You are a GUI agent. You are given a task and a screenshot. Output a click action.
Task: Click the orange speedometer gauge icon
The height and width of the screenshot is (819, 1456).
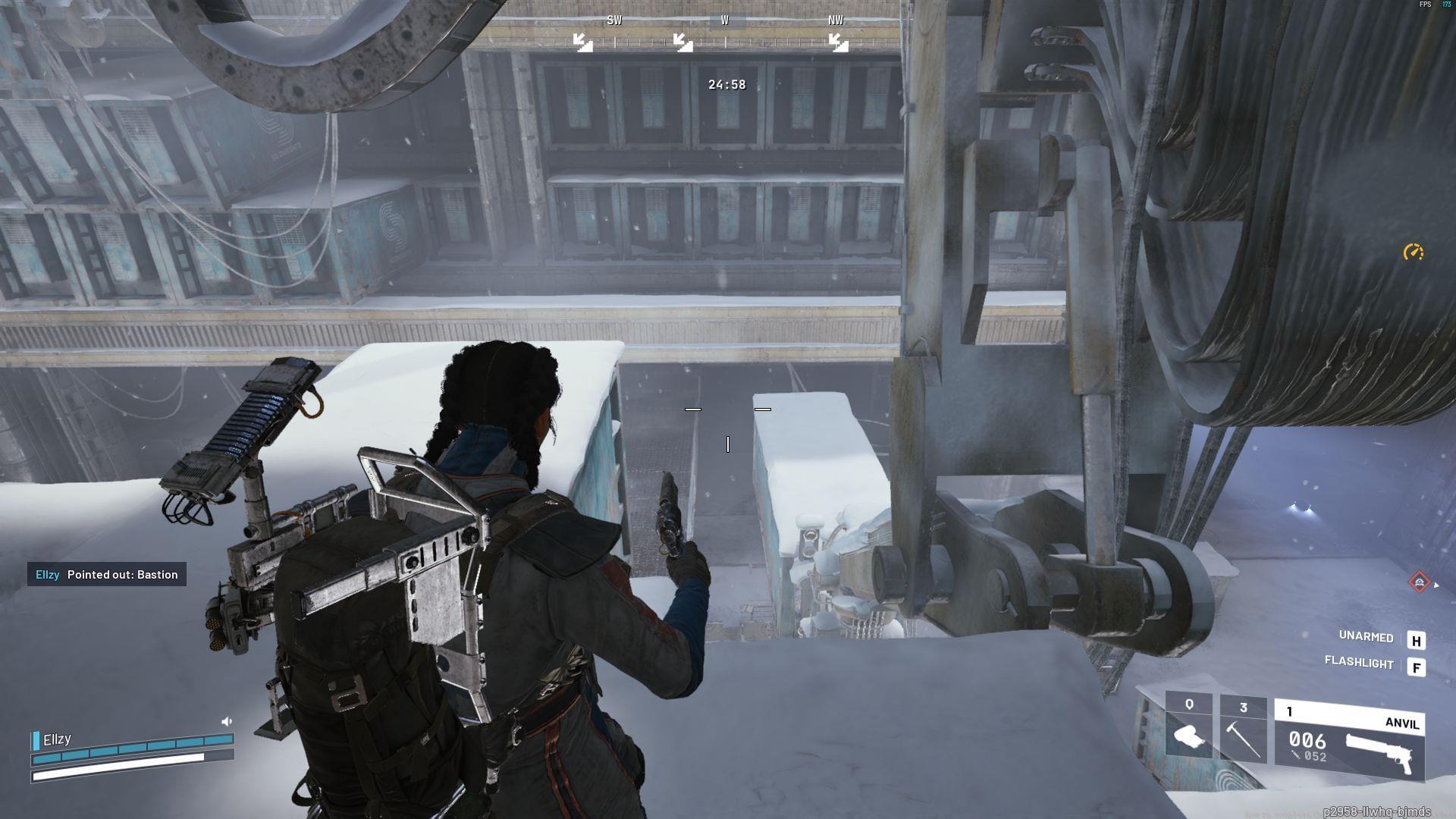(x=1413, y=253)
